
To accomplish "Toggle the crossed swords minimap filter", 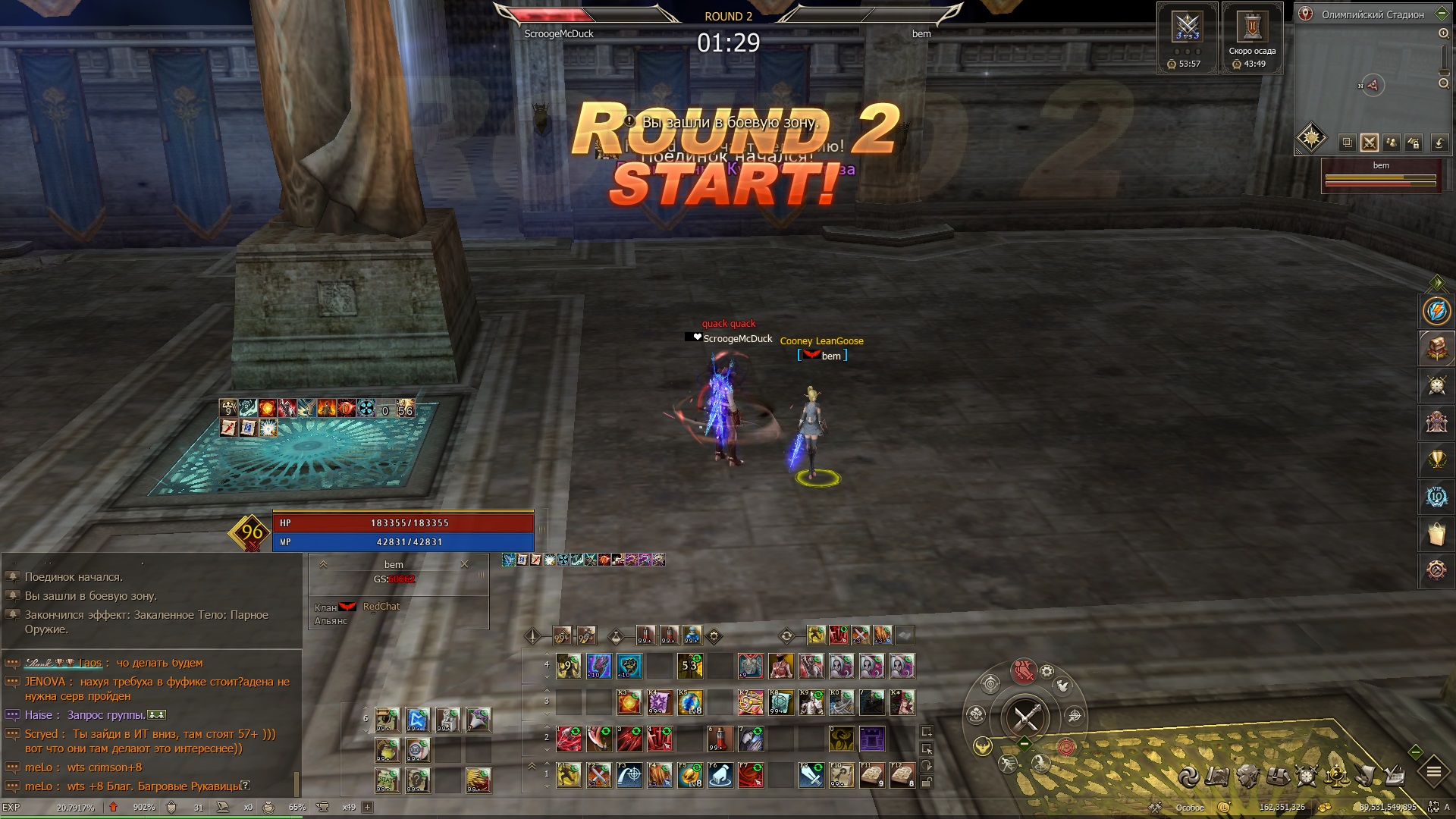I will pyautogui.click(x=1369, y=142).
